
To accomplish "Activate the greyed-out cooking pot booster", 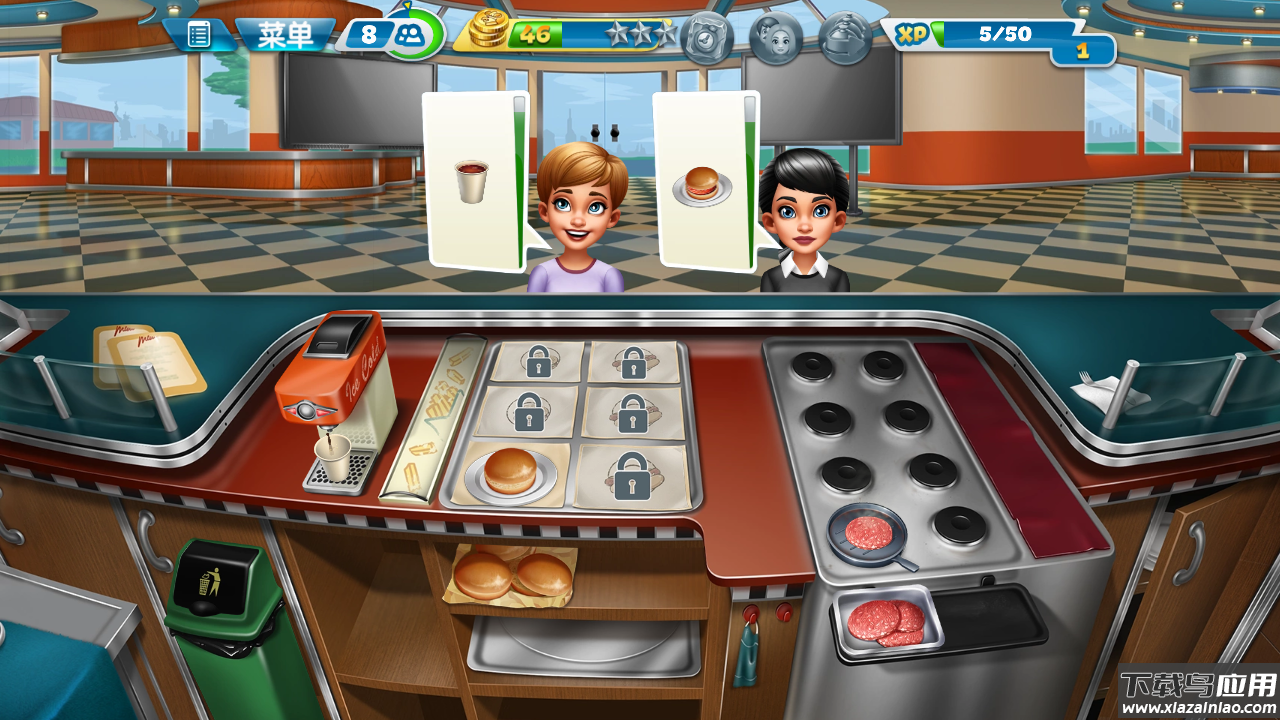I will click(x=707, y=38).
